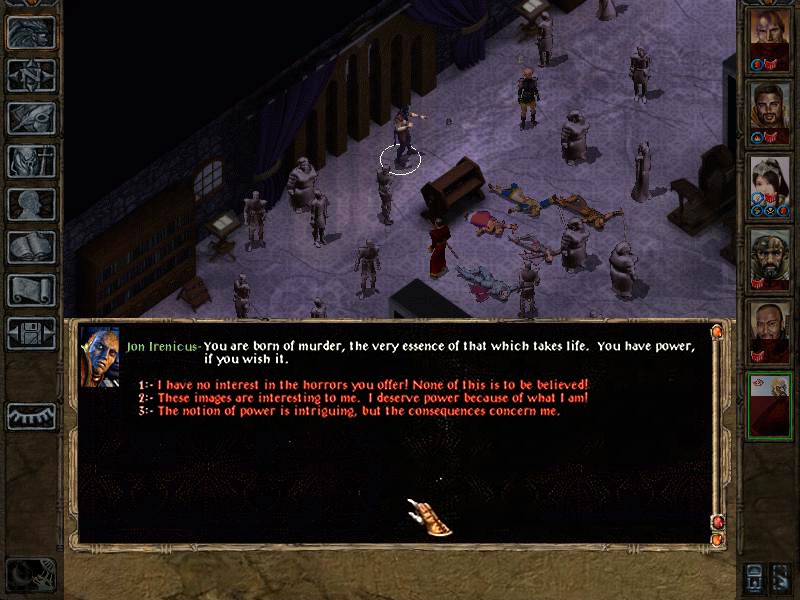Show the character record bust button
Viewport: 800px width, 600px height.
pyautogui.click(x=31, y=204)
